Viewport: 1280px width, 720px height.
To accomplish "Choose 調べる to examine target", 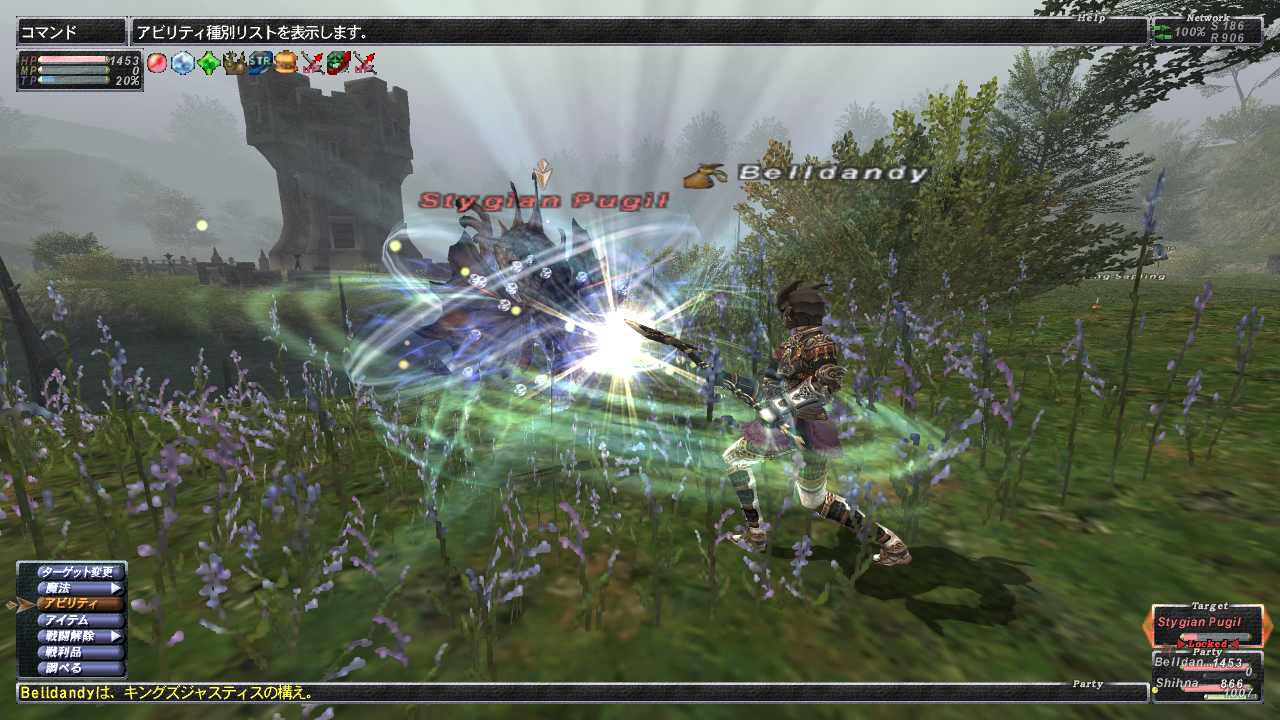I will click(80, 668).
